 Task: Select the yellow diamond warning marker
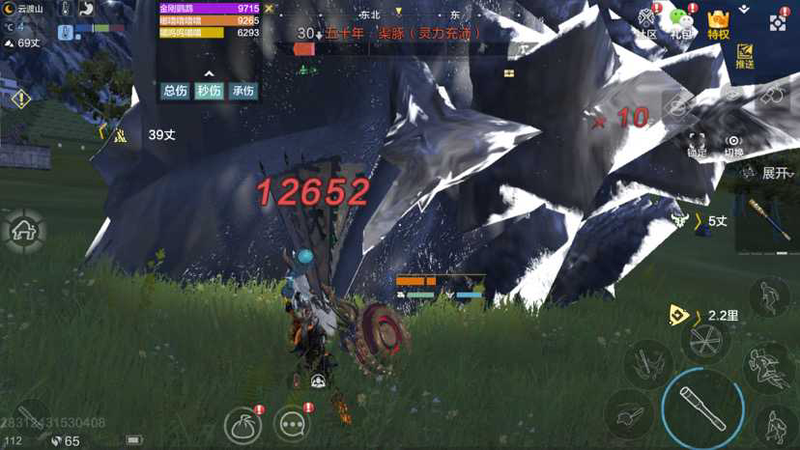coord(20,98)
